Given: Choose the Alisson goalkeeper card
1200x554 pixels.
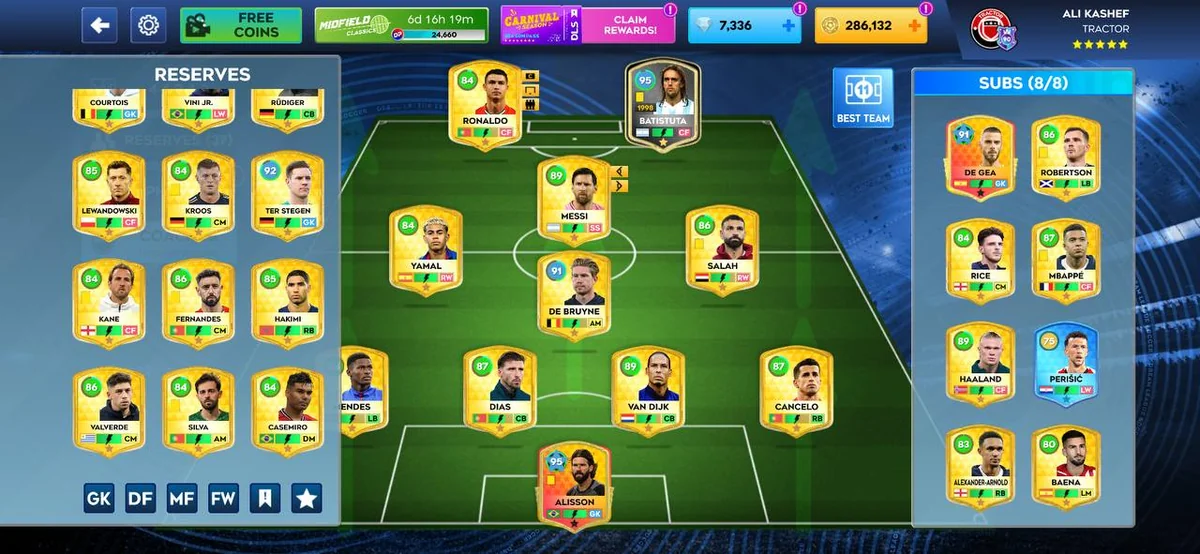Looking at the screenshot, I should coord(574,487).
